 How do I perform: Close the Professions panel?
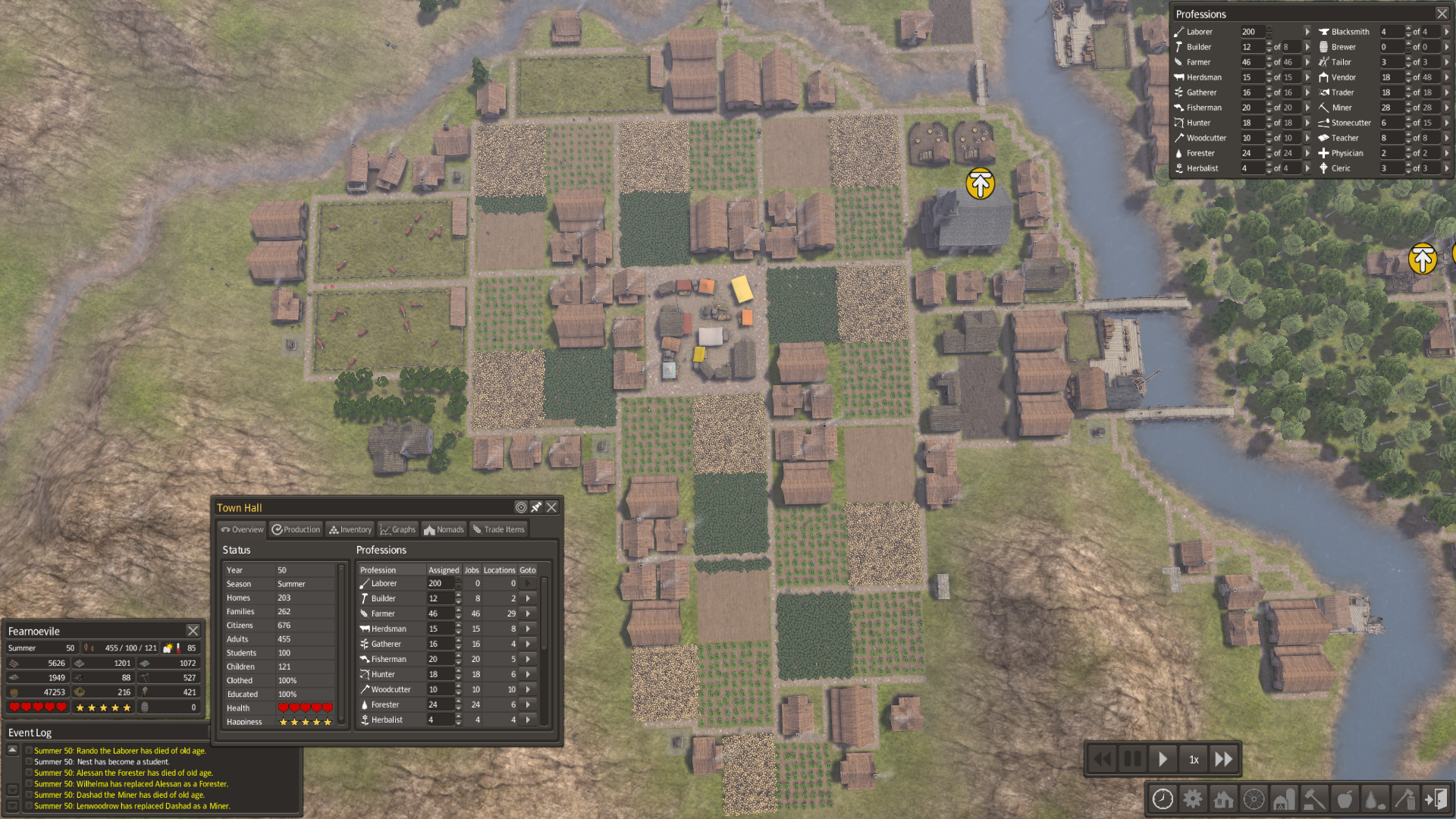click(x=1442, y=14)
